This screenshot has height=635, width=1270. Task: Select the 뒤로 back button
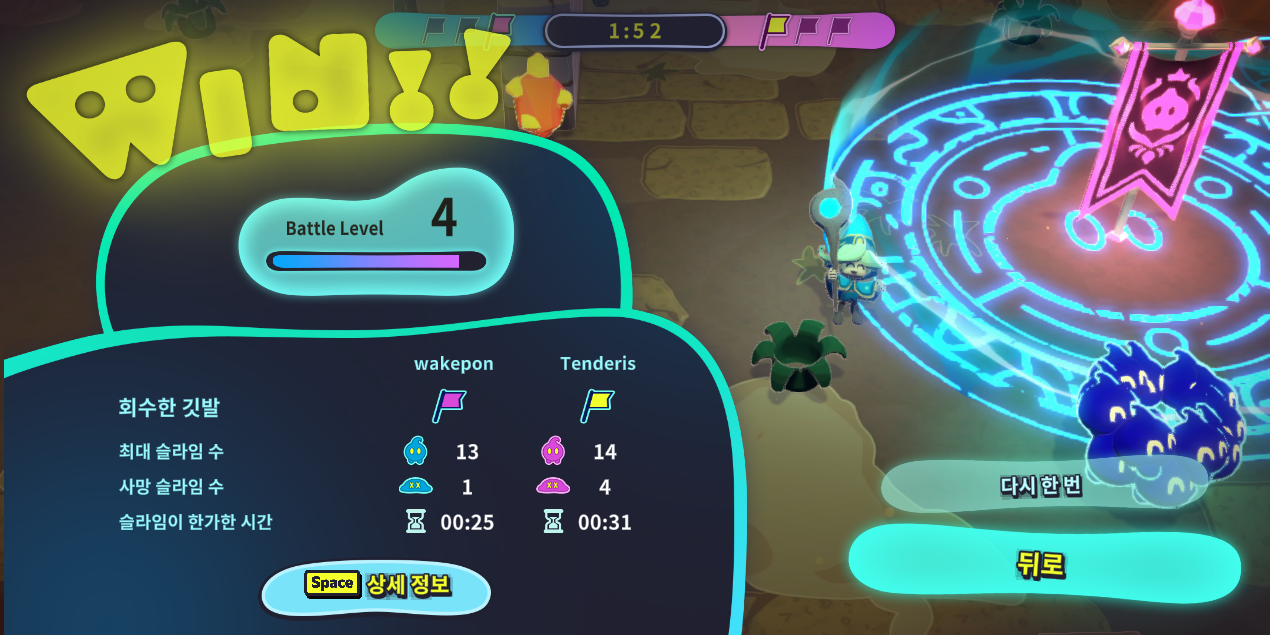point(1043,565)
